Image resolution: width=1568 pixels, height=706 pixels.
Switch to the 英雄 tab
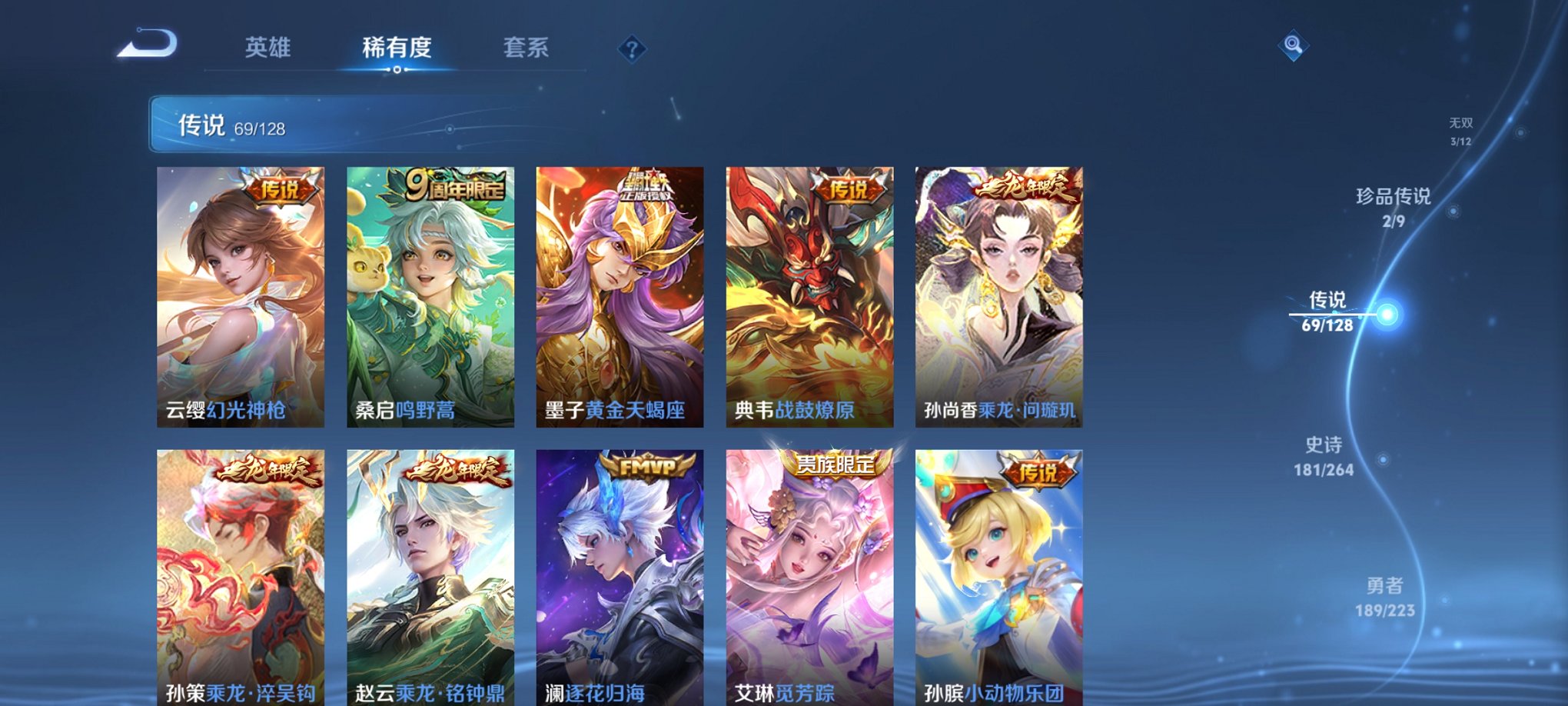268,48
